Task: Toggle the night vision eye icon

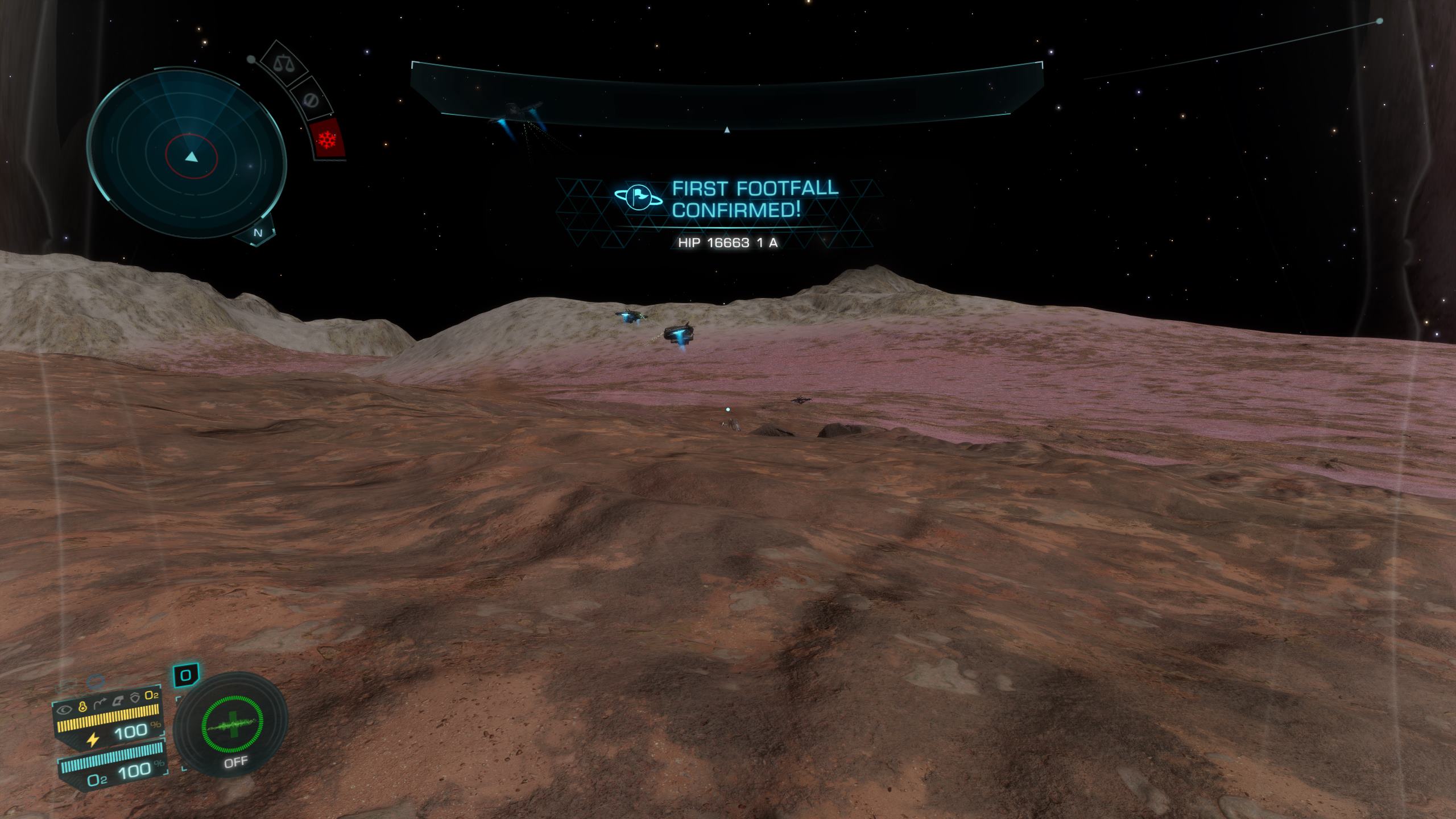Action: pyautogui.click(x=65, y=709)
